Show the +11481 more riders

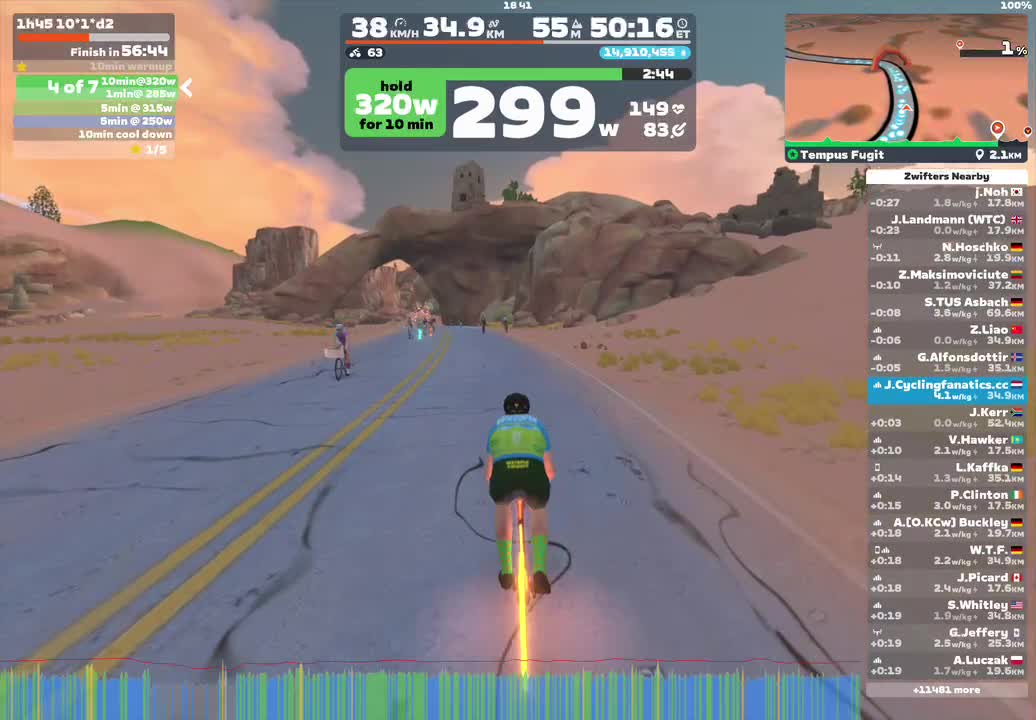(x=946, y=689)
